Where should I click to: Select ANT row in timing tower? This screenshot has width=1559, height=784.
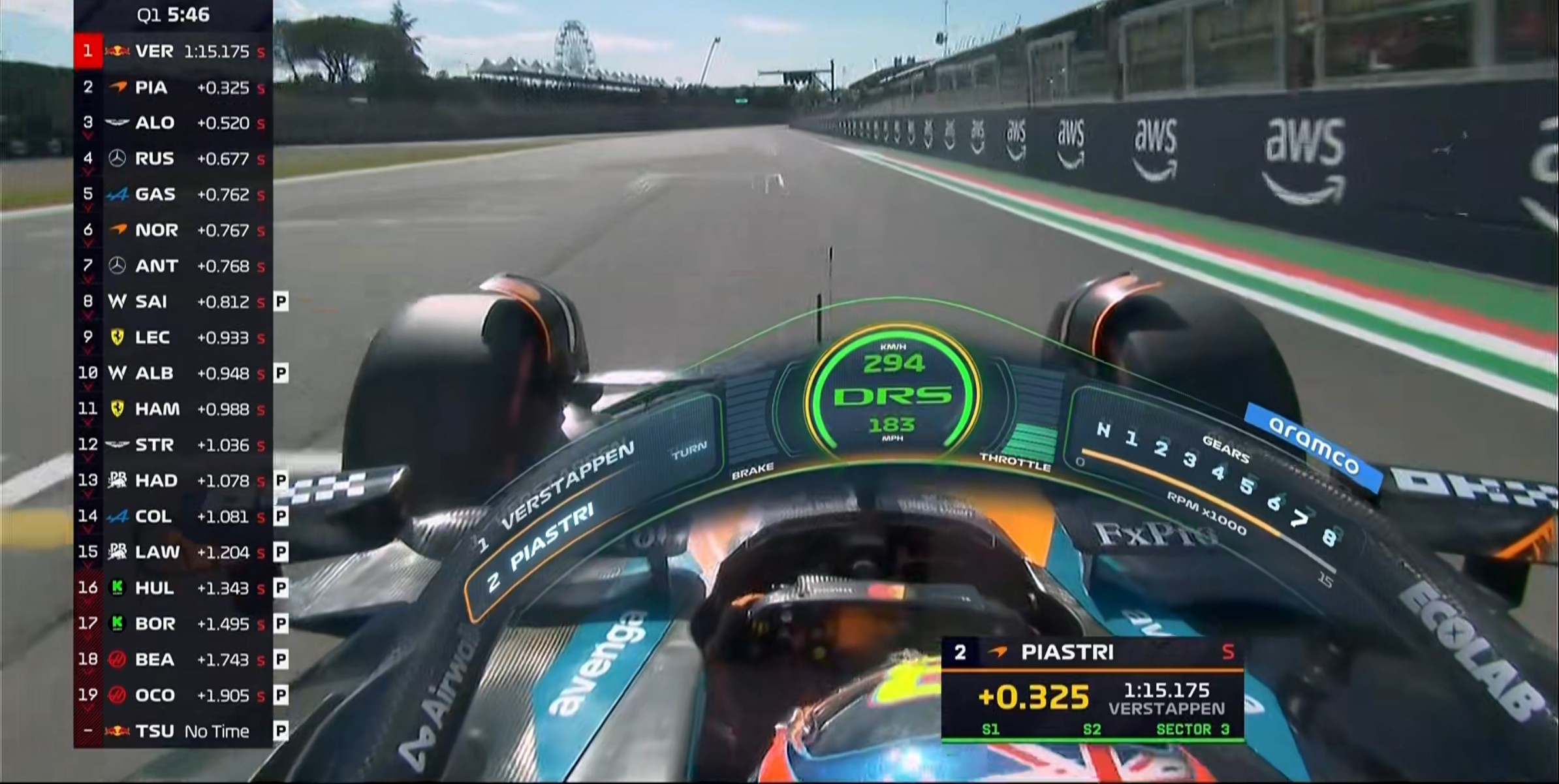pyautogui.click(x=173, y=266)
